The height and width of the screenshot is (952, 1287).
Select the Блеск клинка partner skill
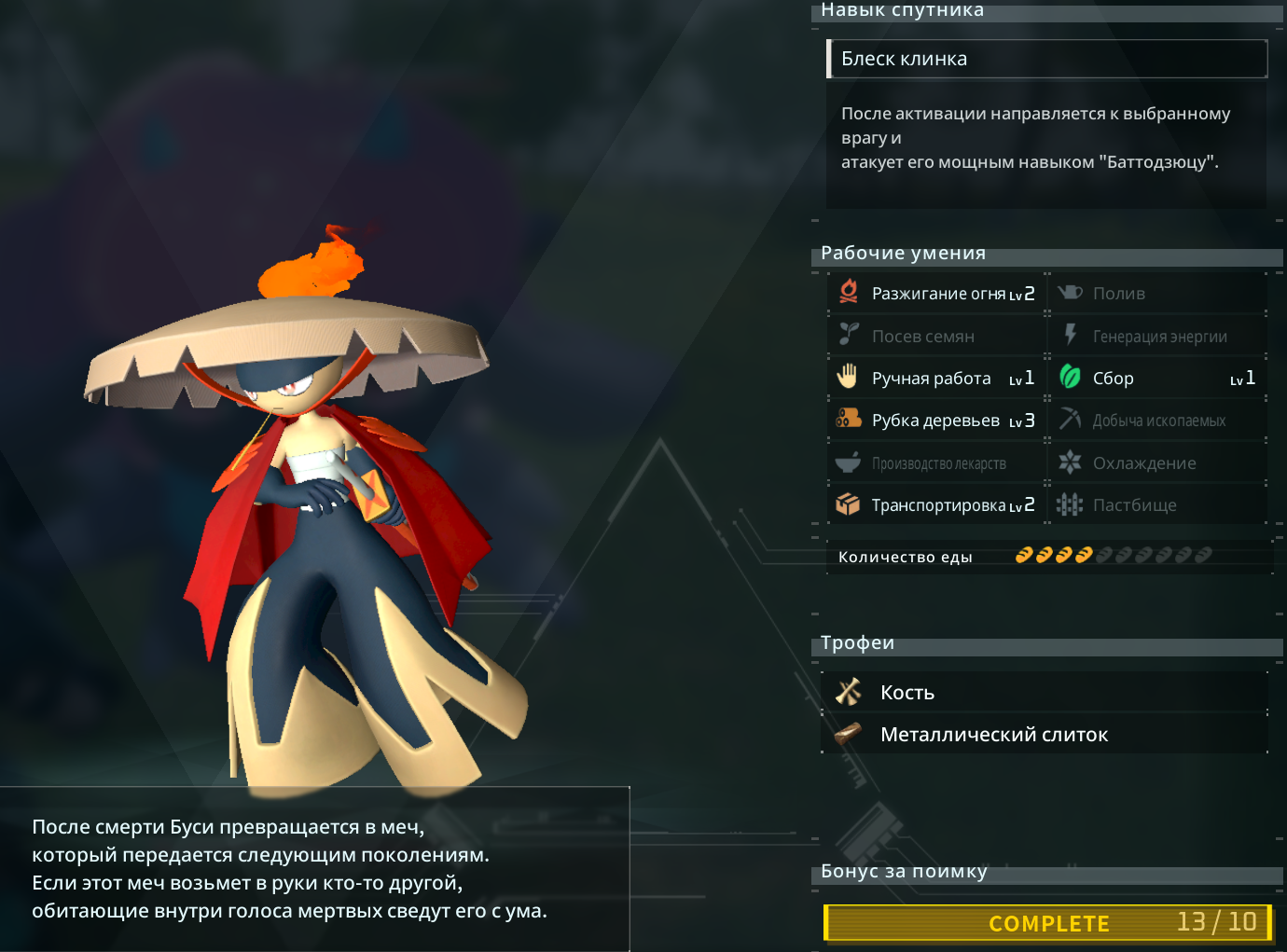1046,59
